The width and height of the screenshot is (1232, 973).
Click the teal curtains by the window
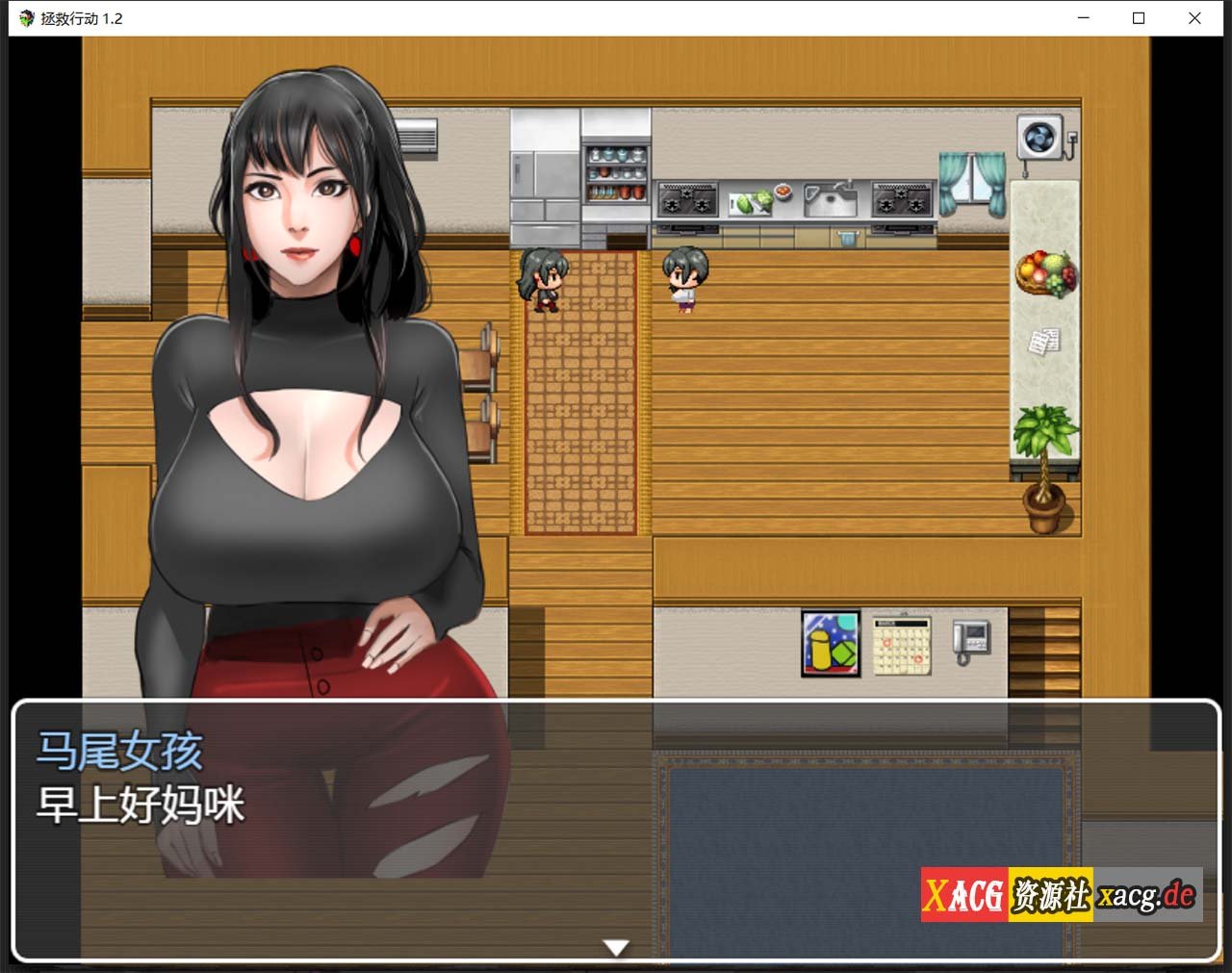point(970,183)
